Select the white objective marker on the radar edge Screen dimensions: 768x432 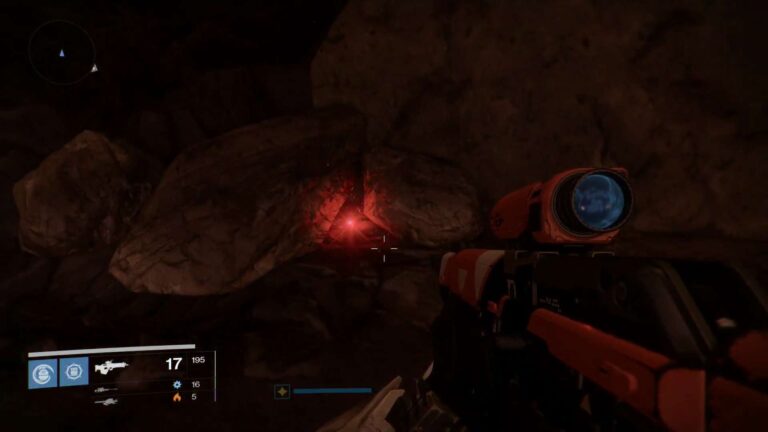point(94,68)
